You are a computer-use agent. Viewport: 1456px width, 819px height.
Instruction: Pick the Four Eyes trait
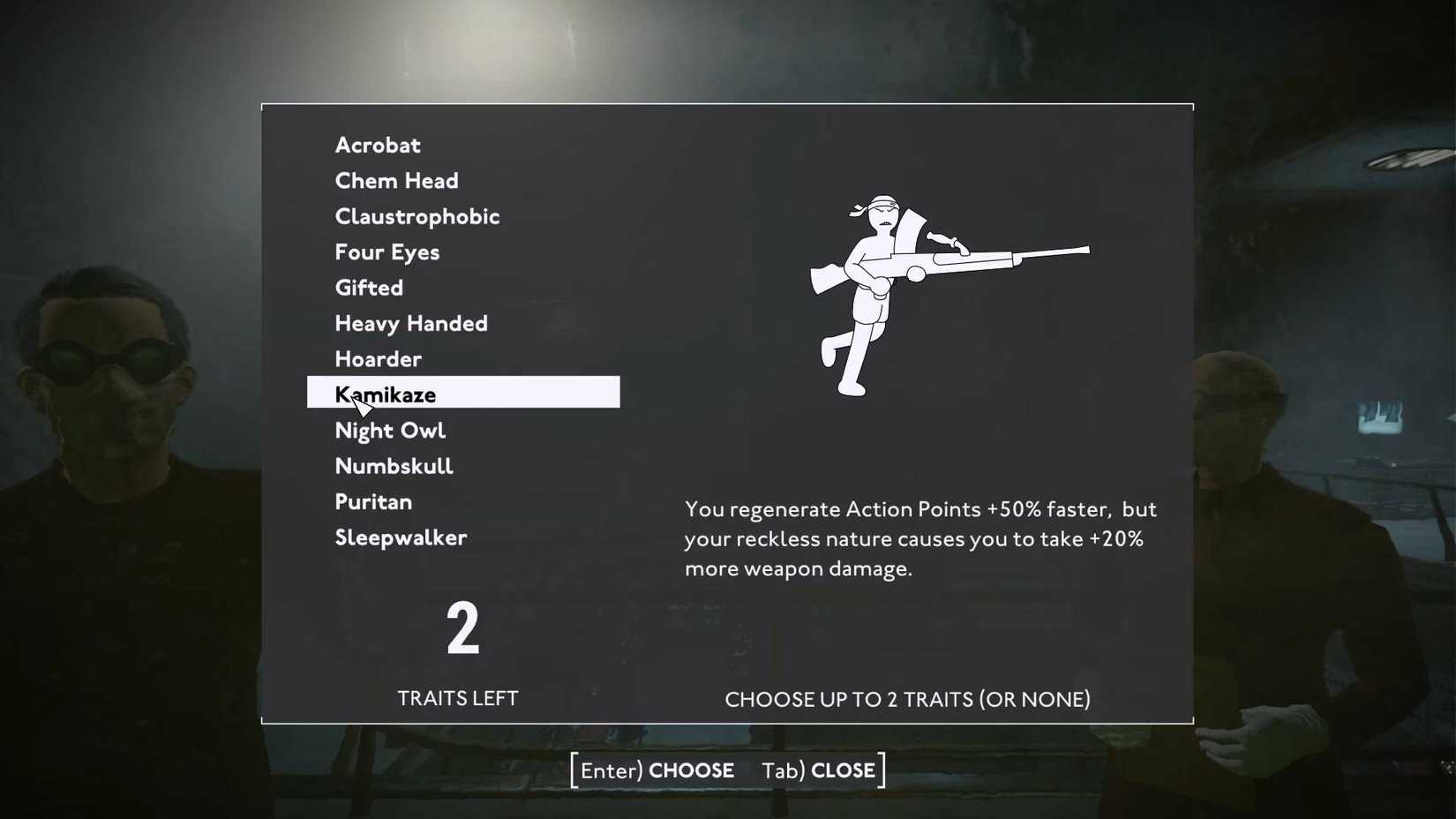(x=386, y=252)
